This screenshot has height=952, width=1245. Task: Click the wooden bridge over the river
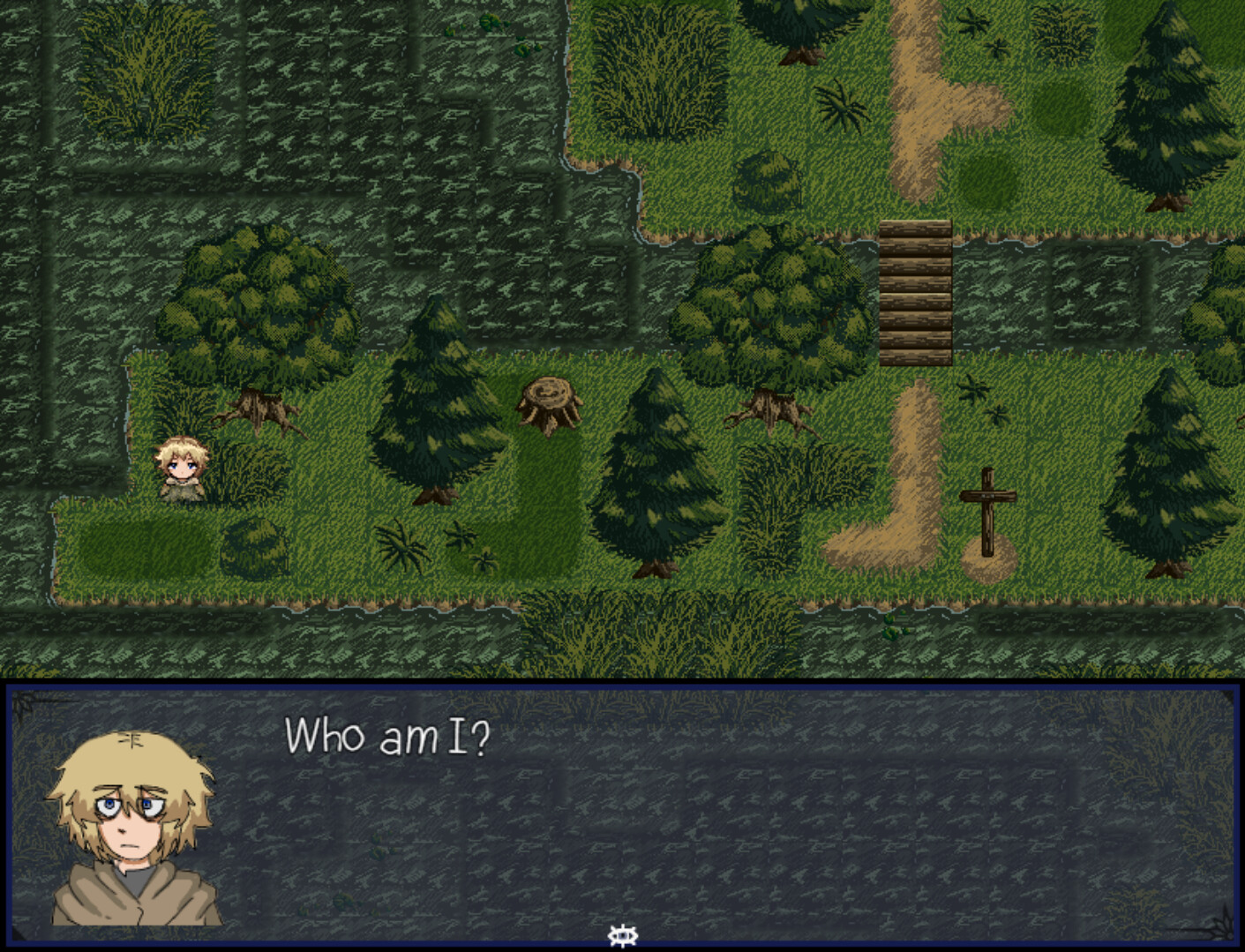(x=915, y=291)
